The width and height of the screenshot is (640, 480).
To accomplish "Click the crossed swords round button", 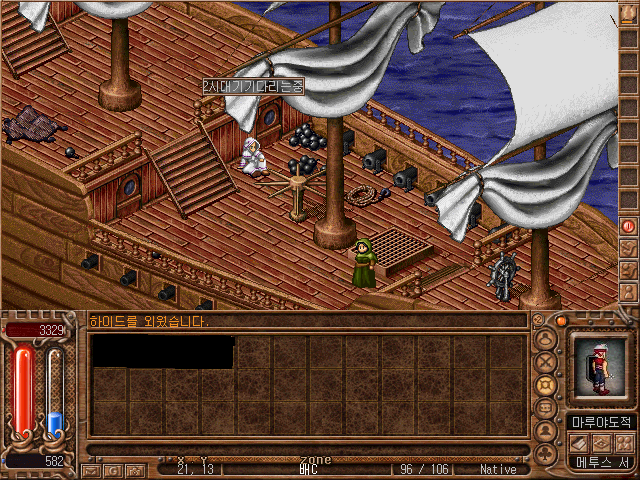I will click(546, 363).
